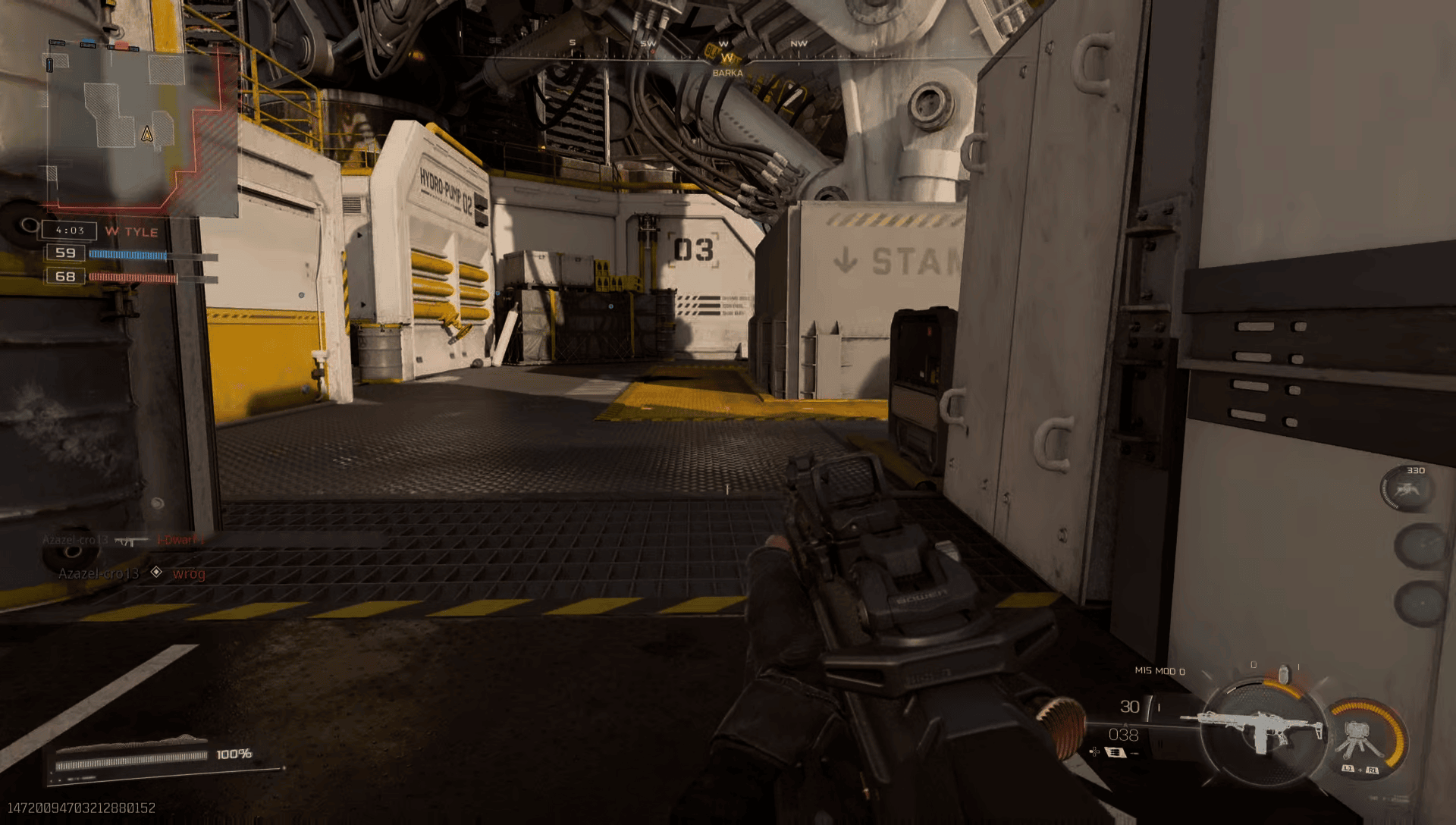1456x825 pixels.
Task: Activate the tripod turret payload icon
Action: tap(1362, 739)
